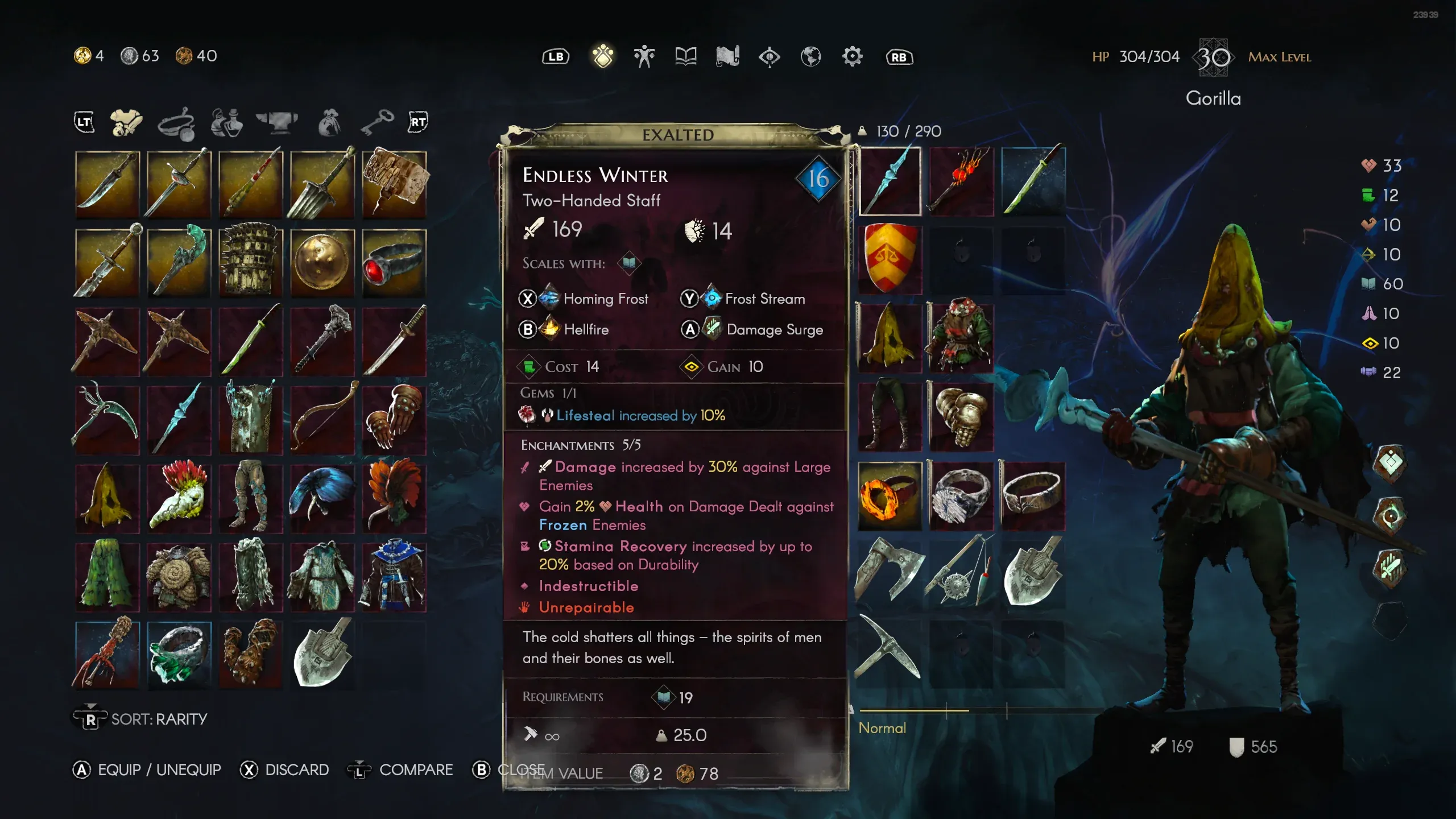Open the character stats screen icon
Viewport: 1456px width, 819px height.
click(644, 56)
